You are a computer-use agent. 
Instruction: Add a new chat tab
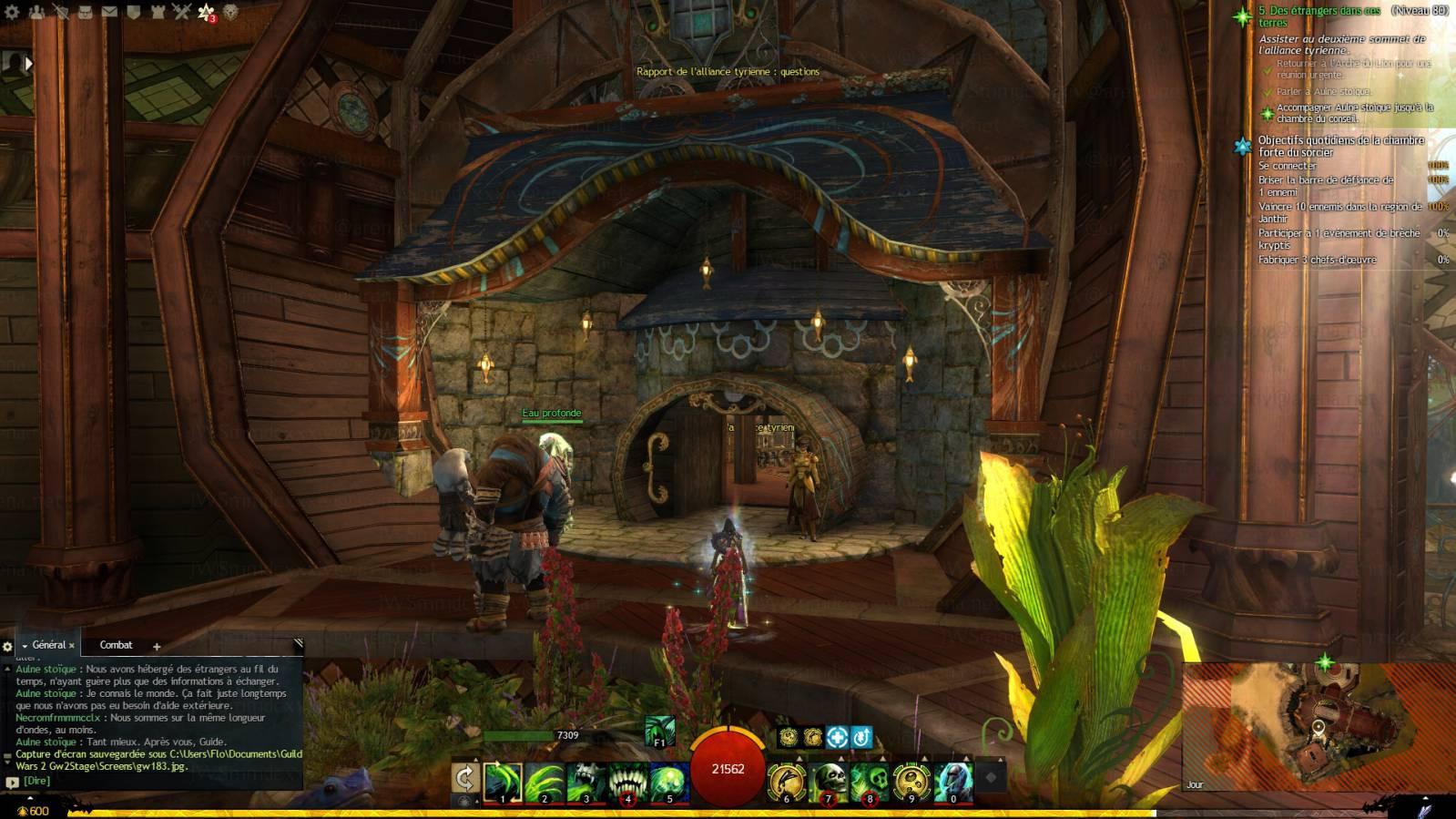coord(157,647)
